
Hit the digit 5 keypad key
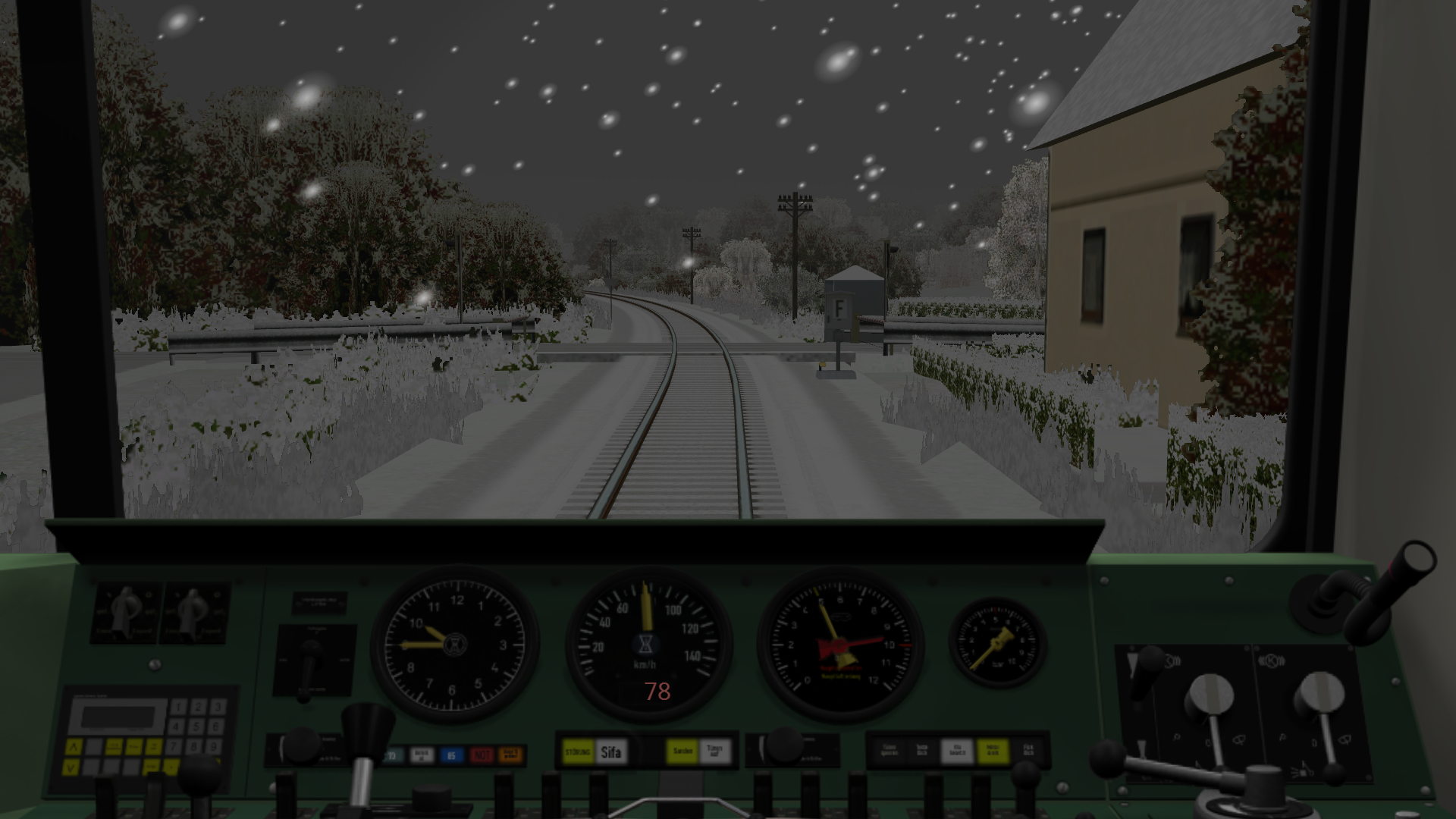pyautogui.click(x=198, y=726)
